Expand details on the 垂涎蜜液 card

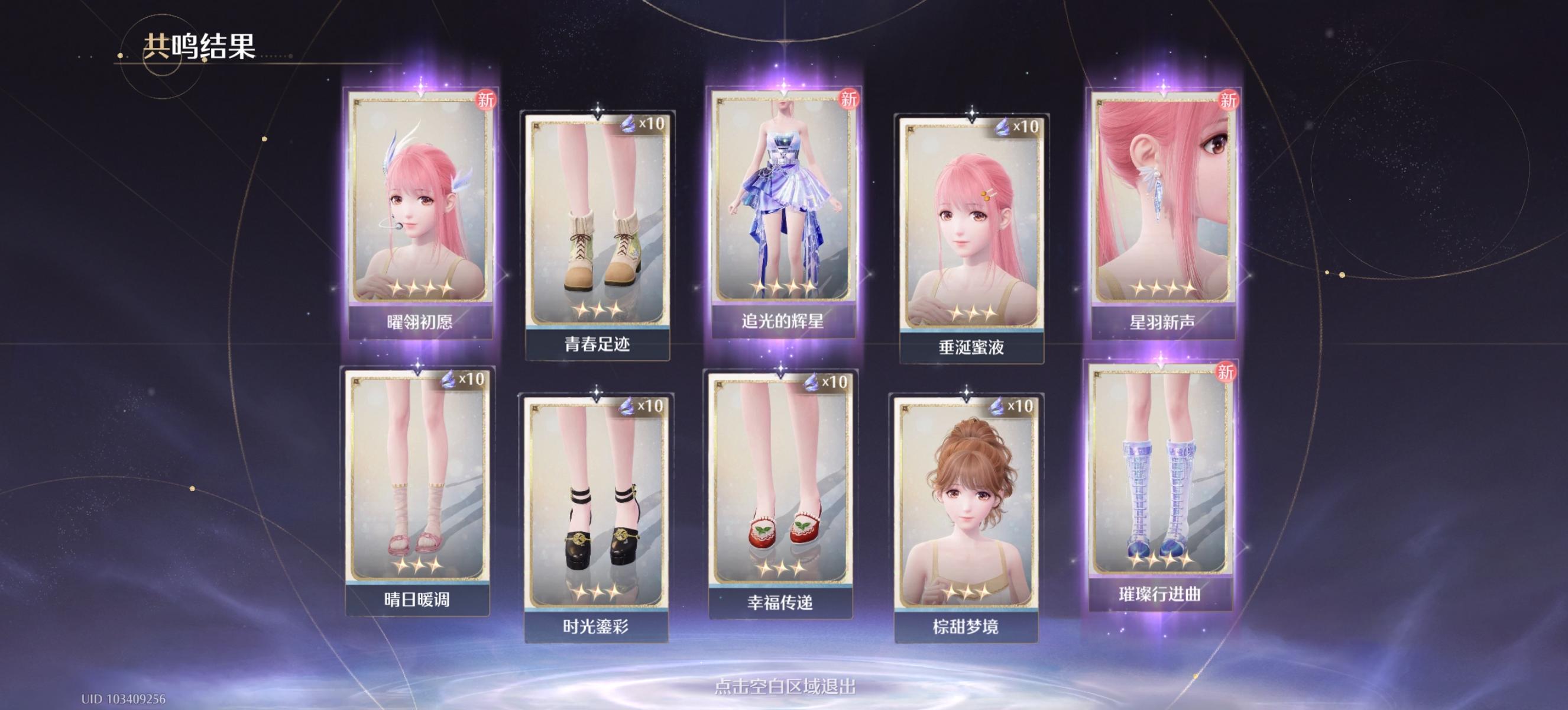pos(971,225)
